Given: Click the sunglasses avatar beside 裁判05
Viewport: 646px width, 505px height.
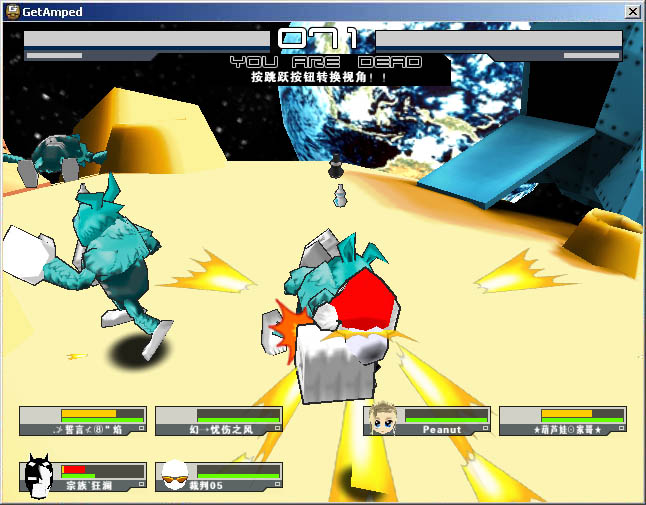Looking at the screenshot, I should (x=175, y=476).
